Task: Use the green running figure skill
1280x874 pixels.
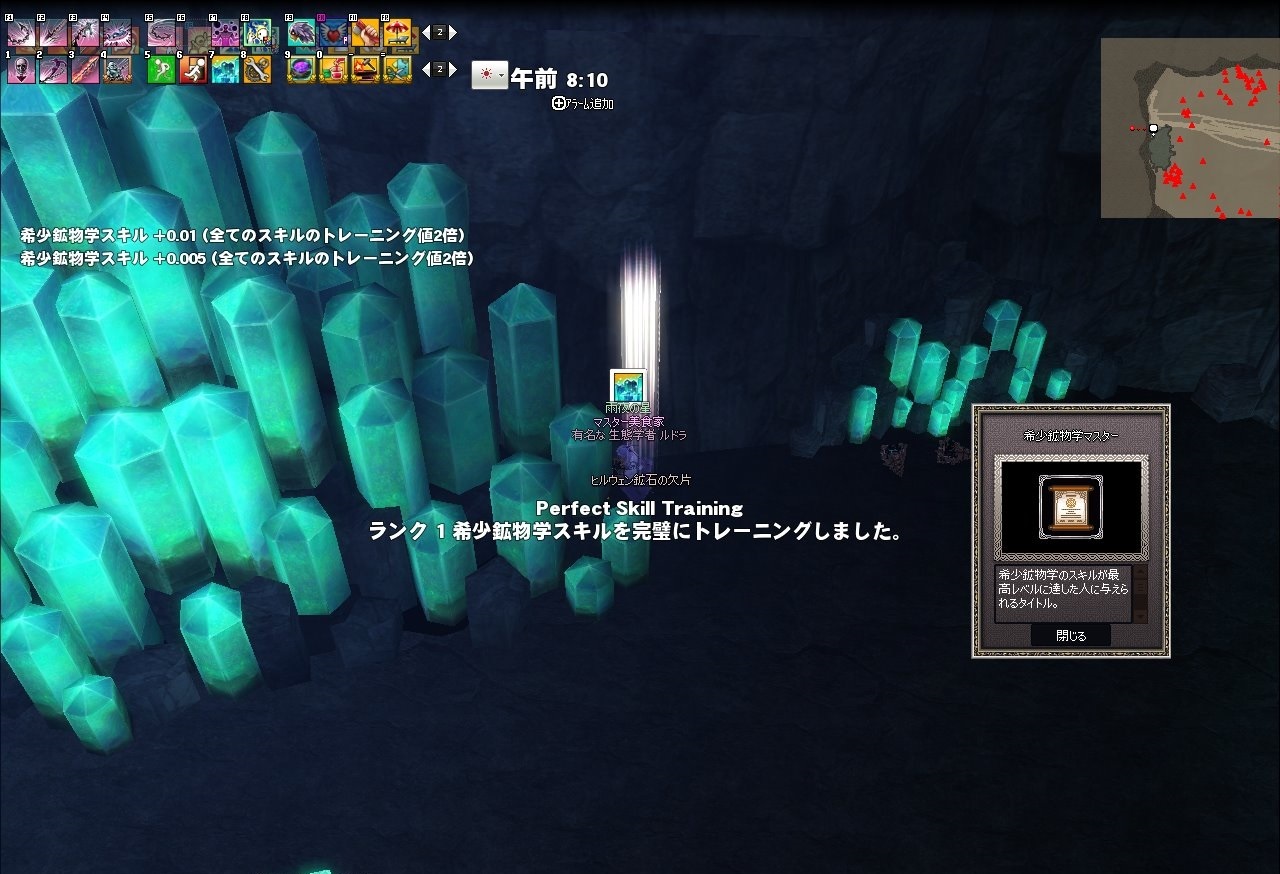Action: [x=161, y=69]
